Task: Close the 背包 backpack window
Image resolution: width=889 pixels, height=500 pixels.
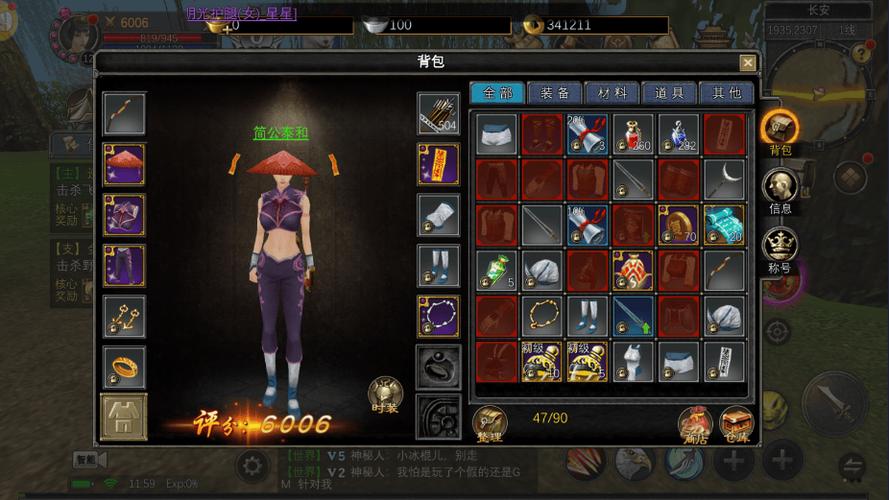Action: coord(747,62)
